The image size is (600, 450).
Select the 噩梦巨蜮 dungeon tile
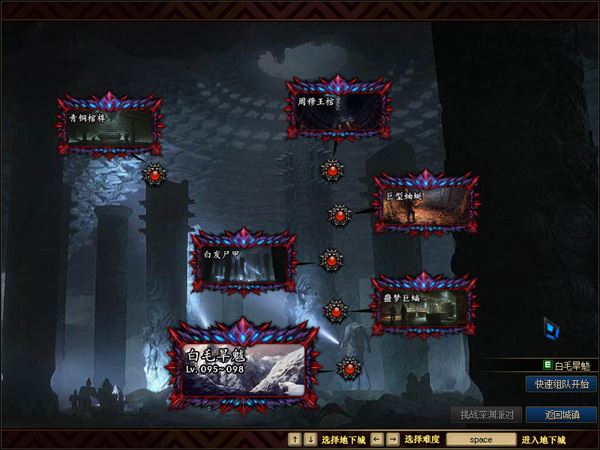click(x=420, y=306)
